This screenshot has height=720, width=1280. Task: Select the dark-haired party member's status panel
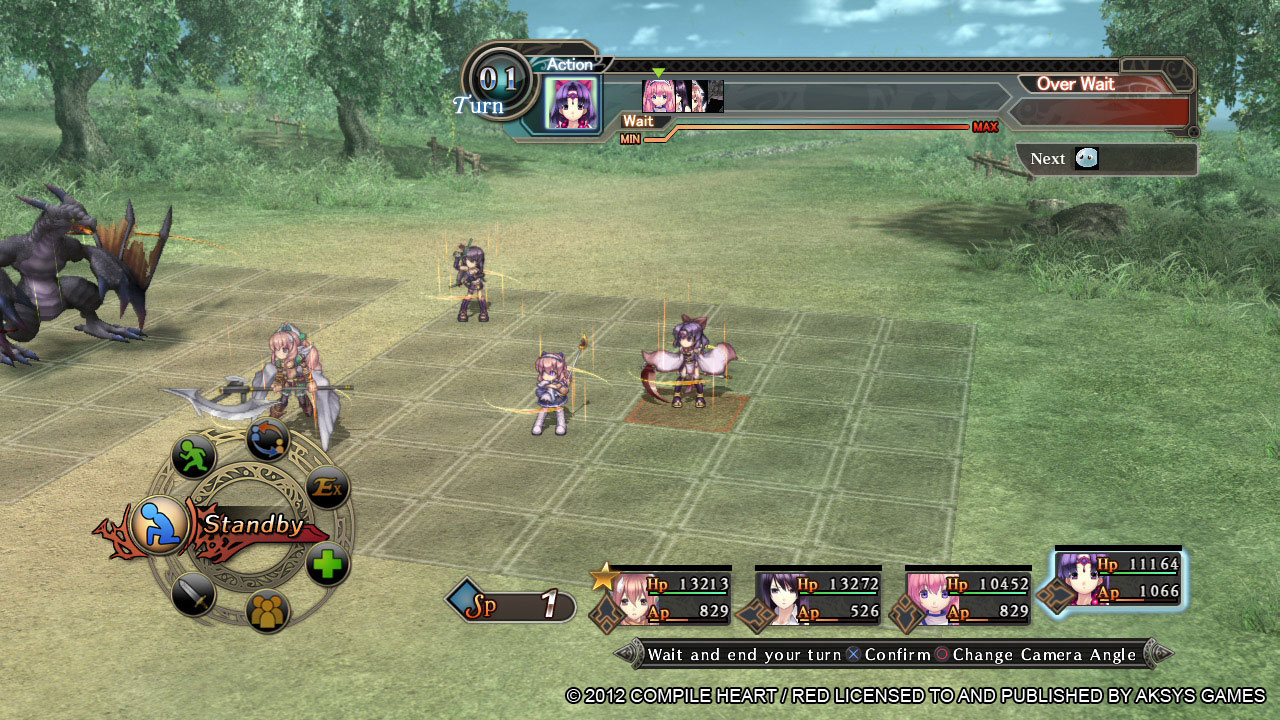[x=816, y=597]
